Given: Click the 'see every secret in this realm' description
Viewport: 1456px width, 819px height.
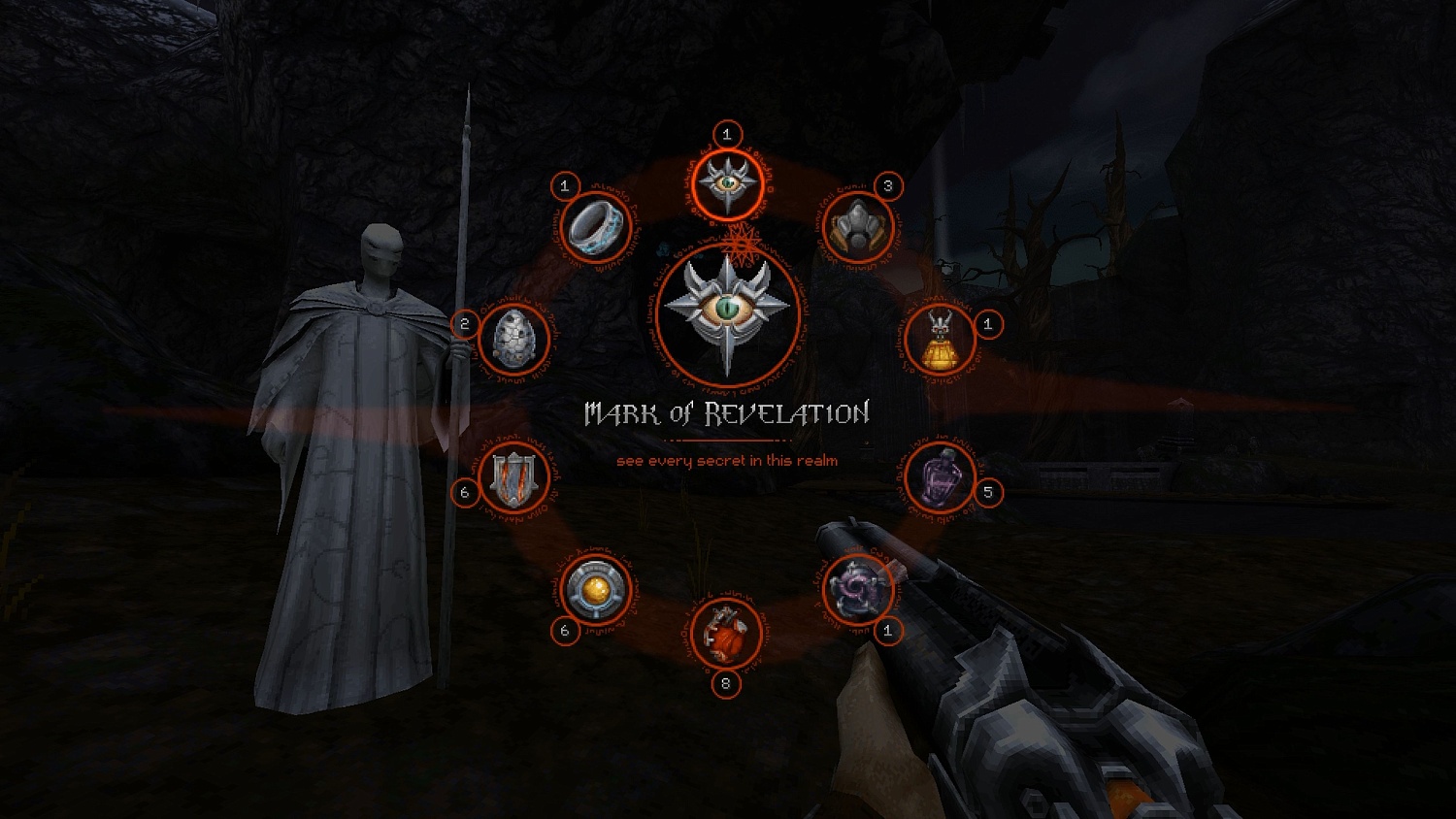Looking at the screenshot, I should [x=726, y=463].
